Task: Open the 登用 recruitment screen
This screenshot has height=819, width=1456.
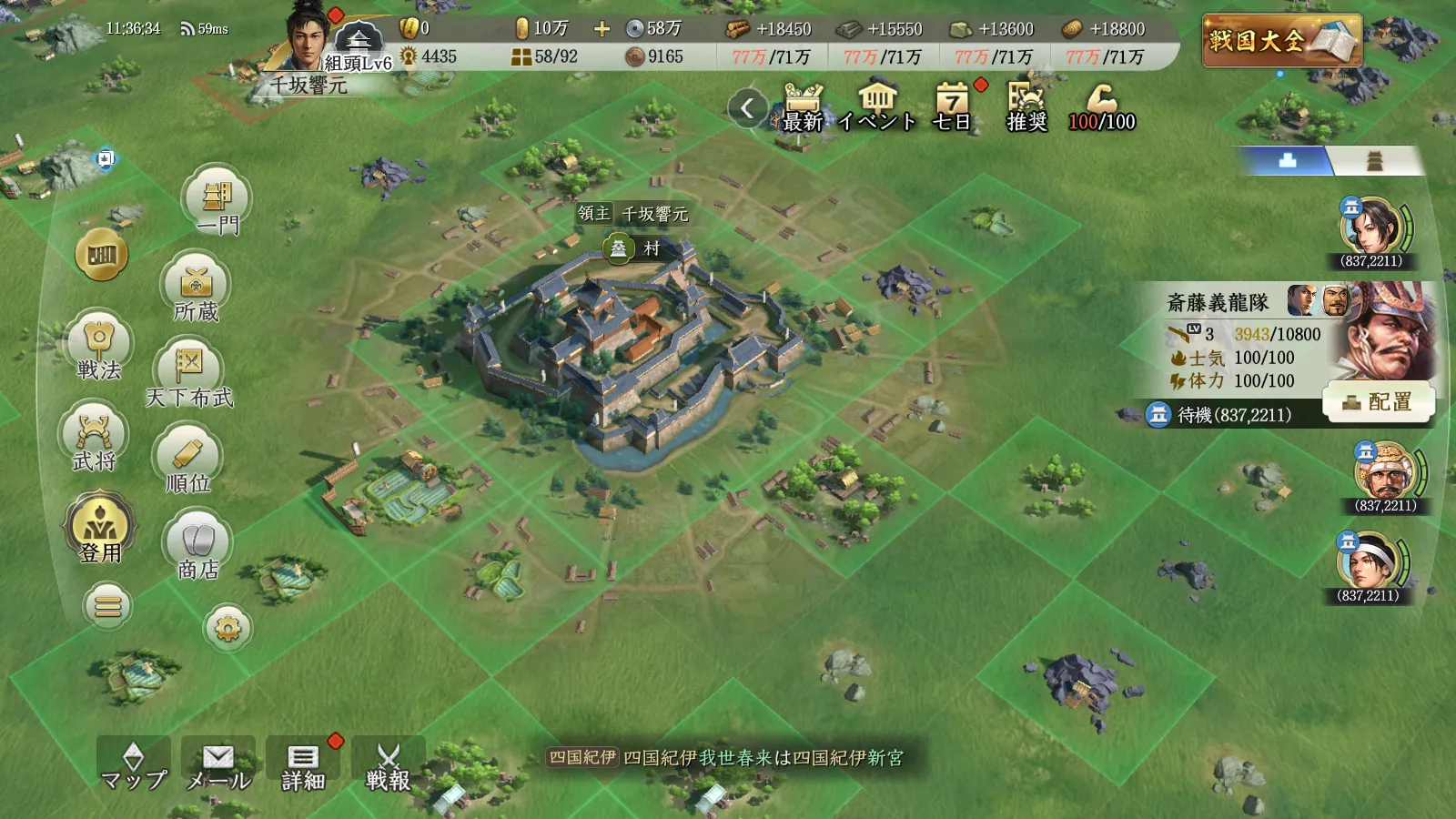Action: tap(99, 529)
